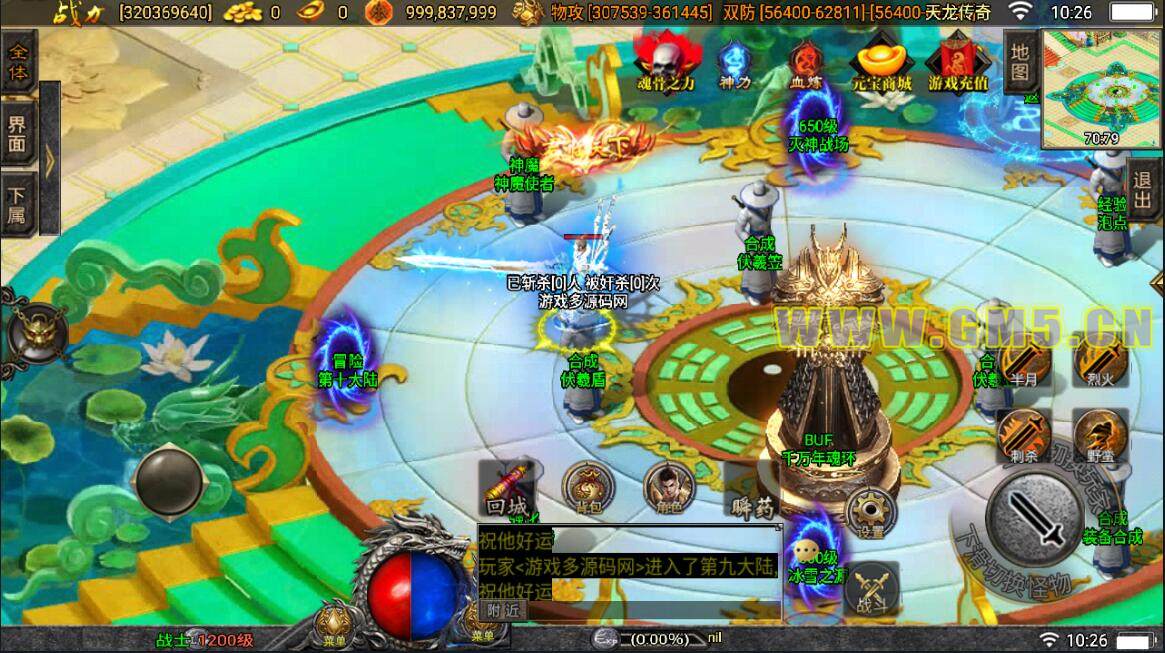The width and height of the screenshot is (1165, 653).
Task: Use the 回城 return scroll
Action: click(x=507, y=489)
